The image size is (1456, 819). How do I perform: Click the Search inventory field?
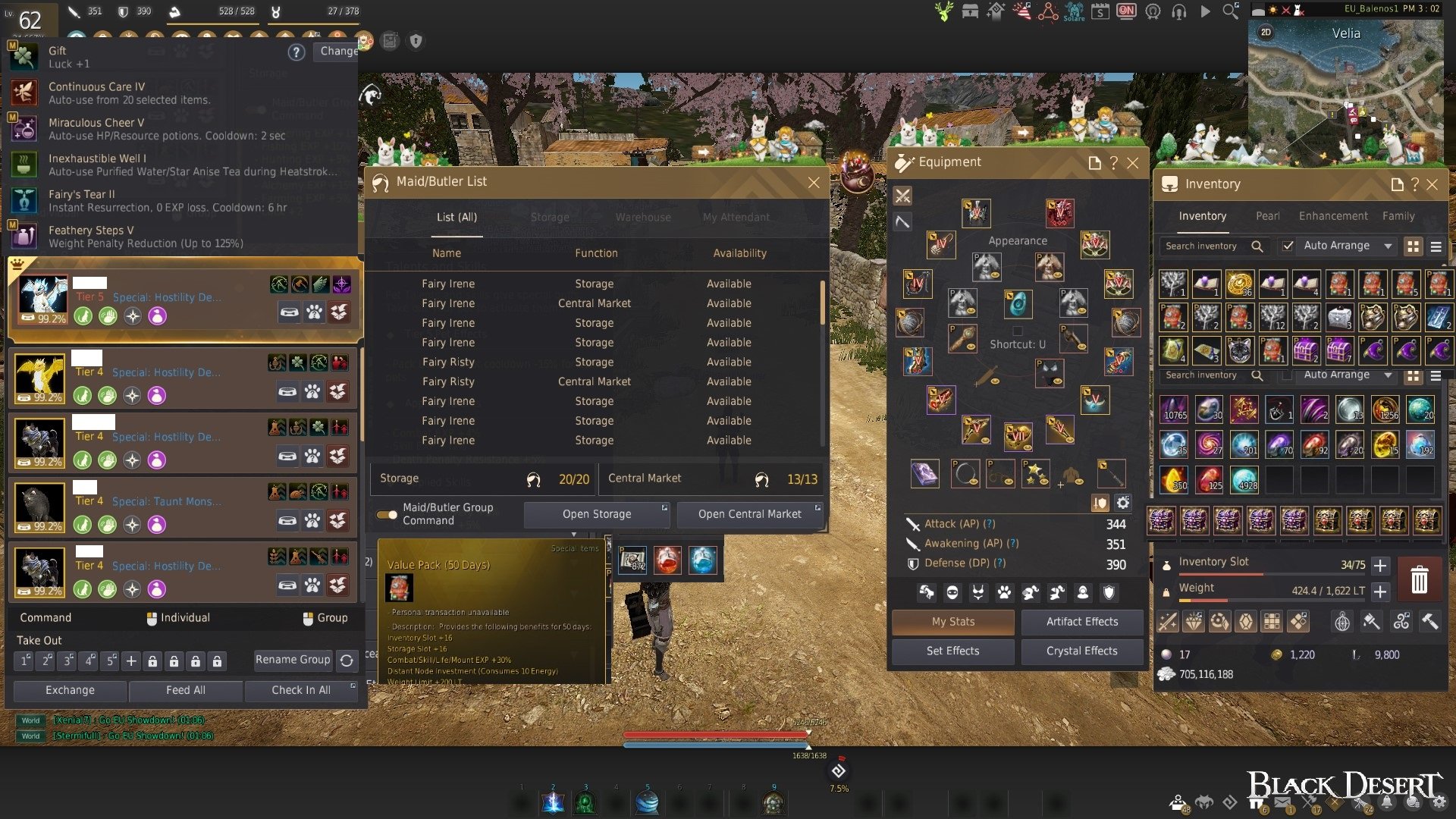(1206, 246)
